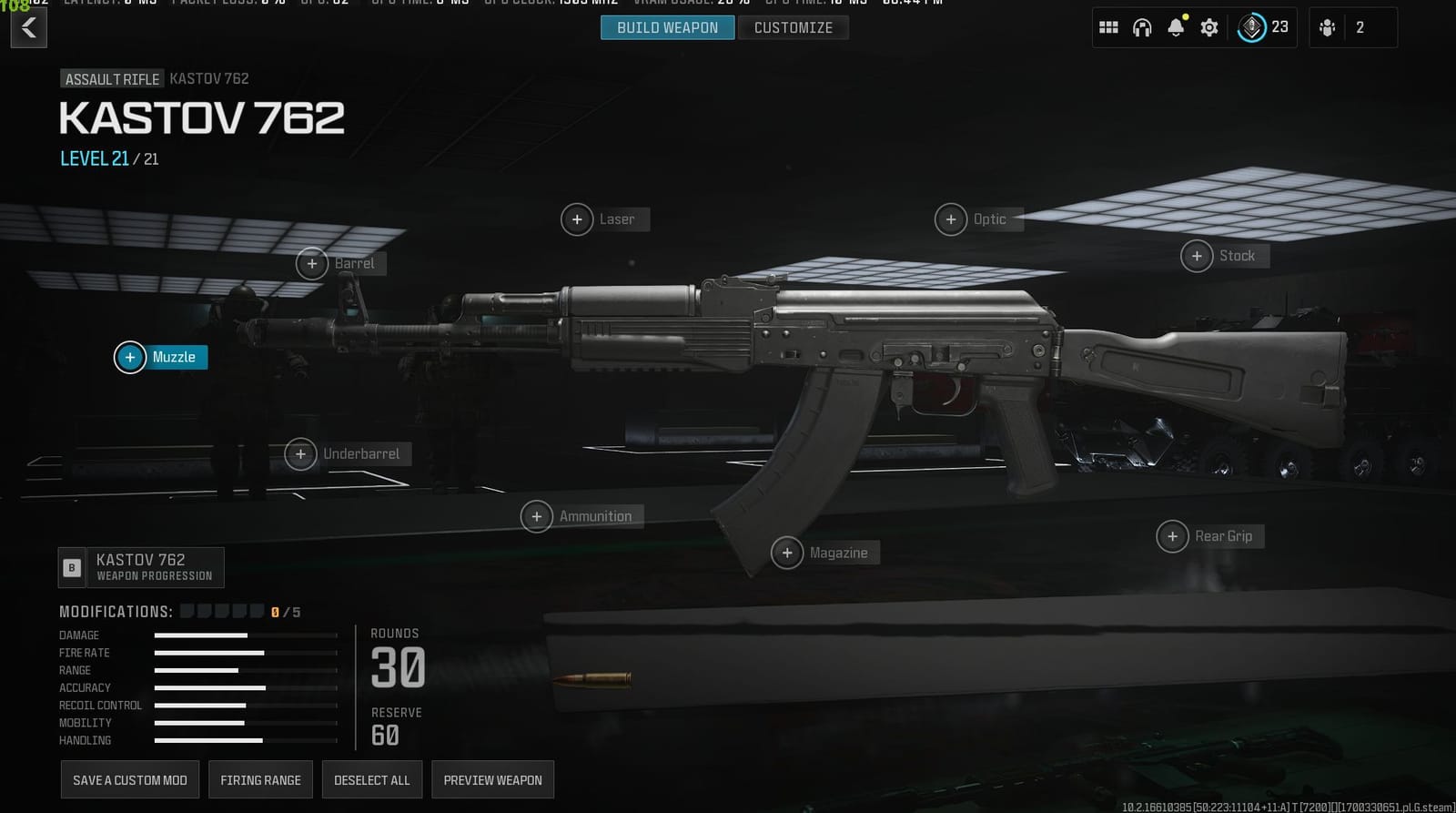Select the Build Weapon tab
Viewport: 1456px width, 813px height.
pos(667,27)
